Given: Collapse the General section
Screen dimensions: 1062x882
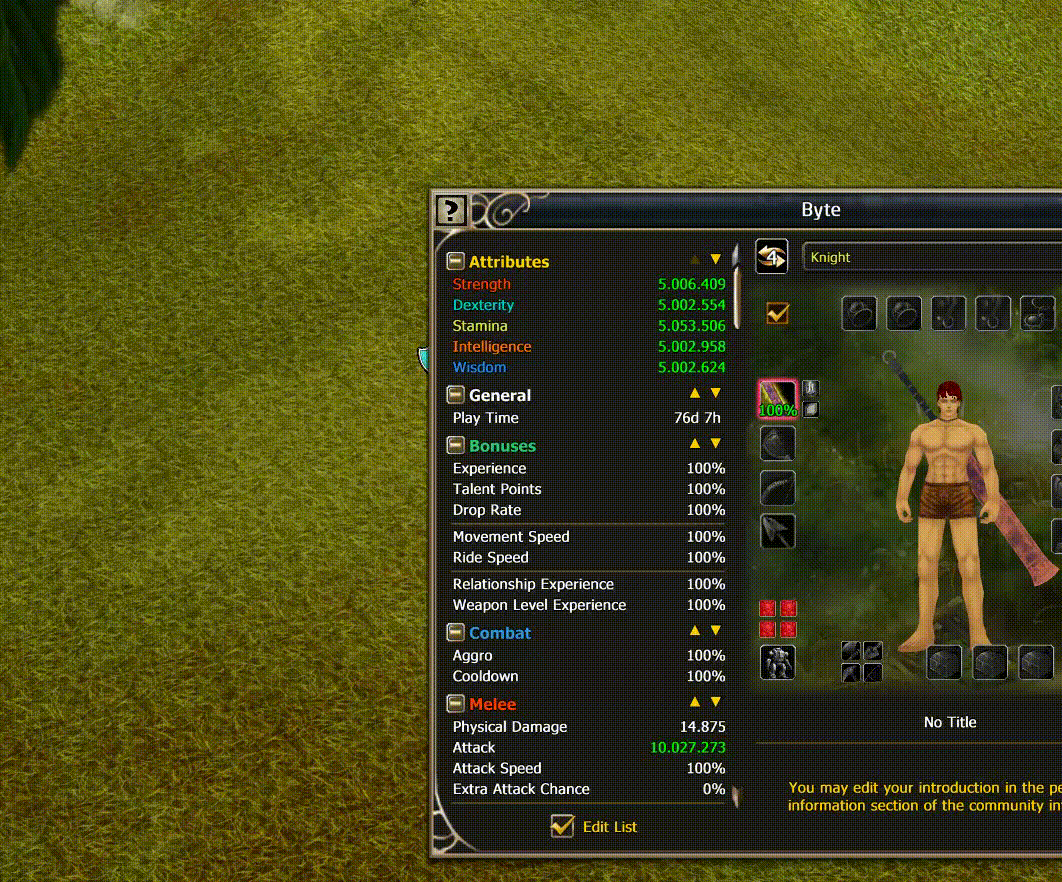Looking at the screenshot, I should tap(455, 395).
